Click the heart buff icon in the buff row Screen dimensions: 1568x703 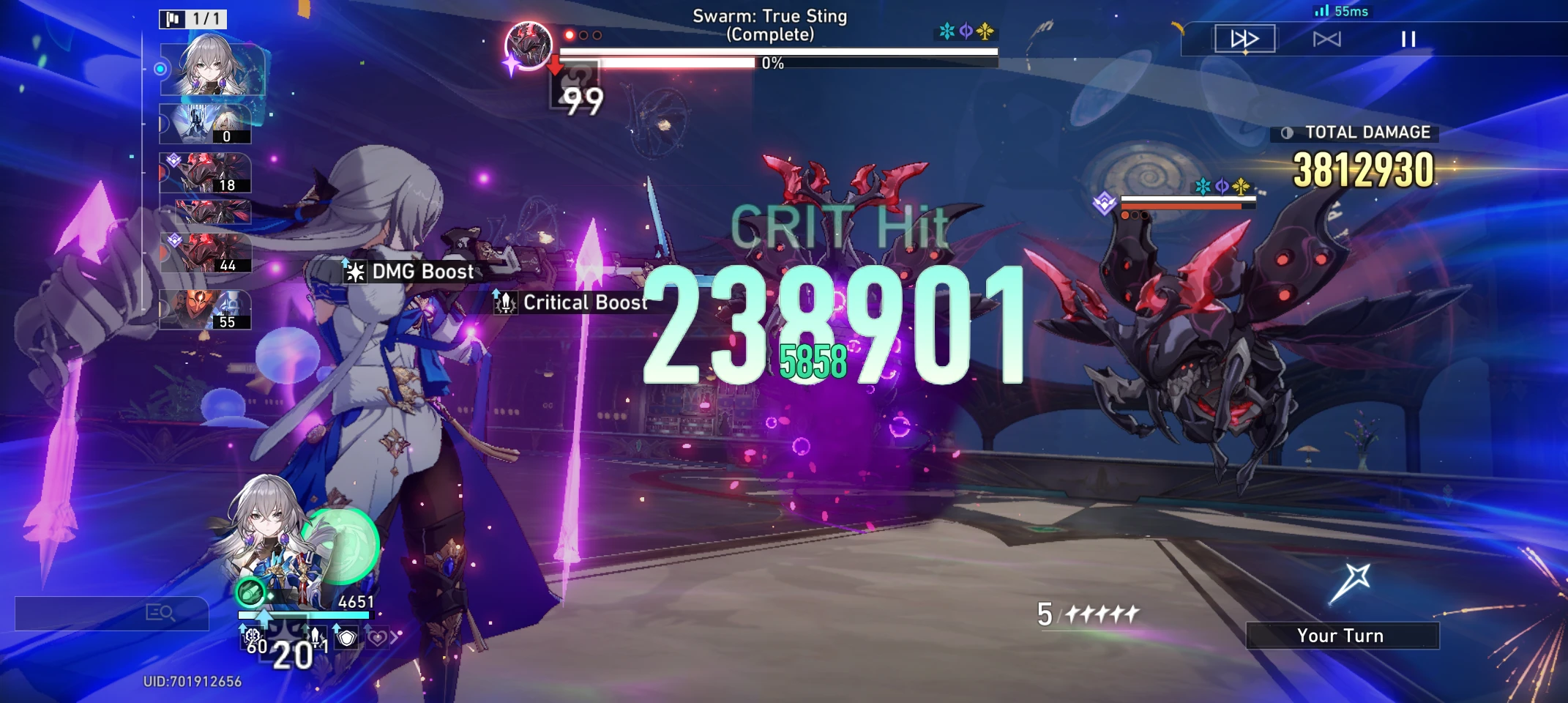coord(378,638)
